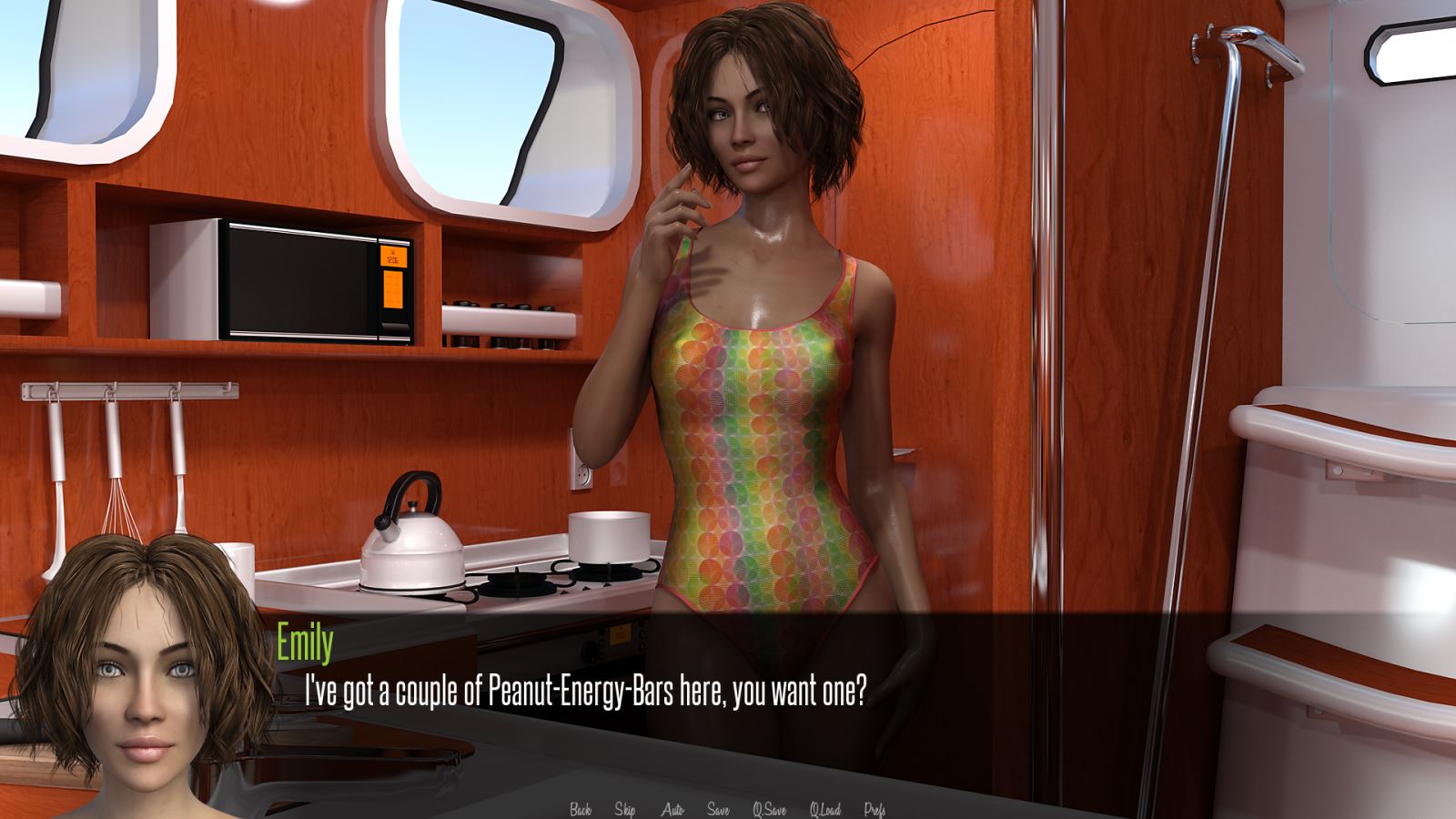Enable Skip mode from the quick menu
This screenshot has height=819, width=1456.
pyautogui.click(x=624, y=808)
